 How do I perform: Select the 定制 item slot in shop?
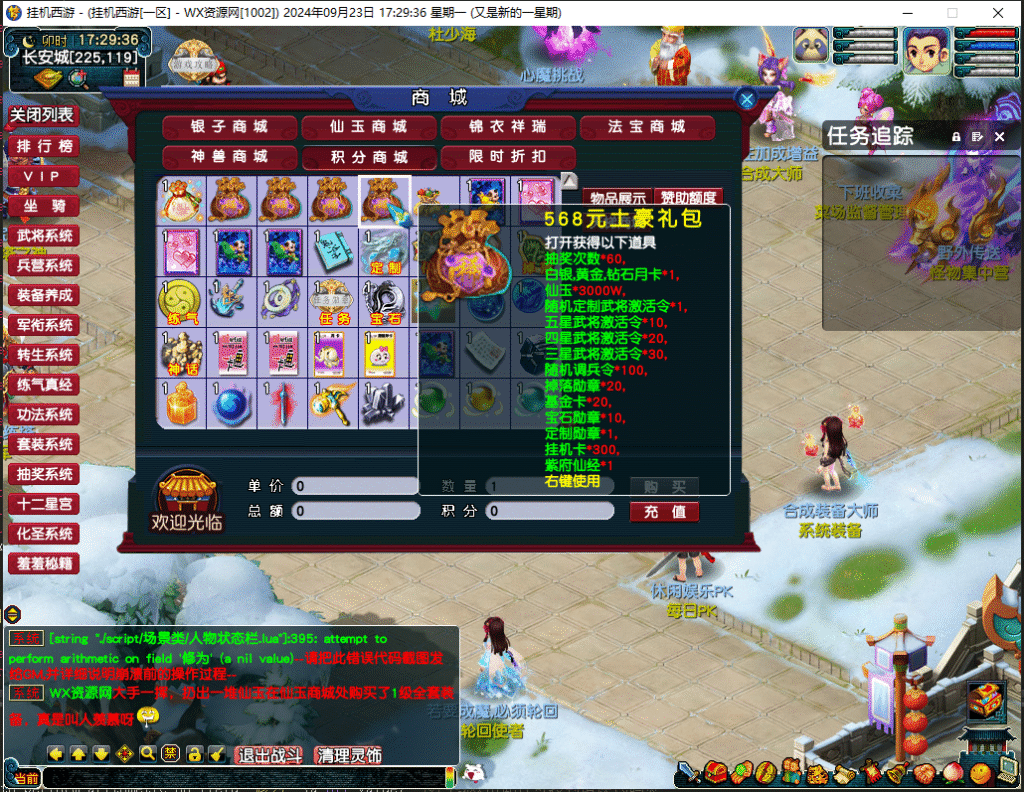[385, 252]
